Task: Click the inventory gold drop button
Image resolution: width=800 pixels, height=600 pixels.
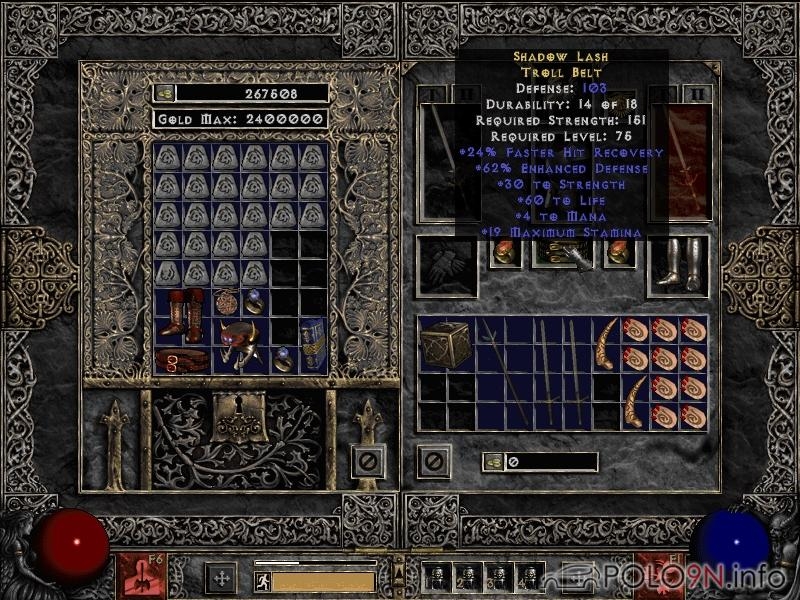Action: (x=493, y=462)
